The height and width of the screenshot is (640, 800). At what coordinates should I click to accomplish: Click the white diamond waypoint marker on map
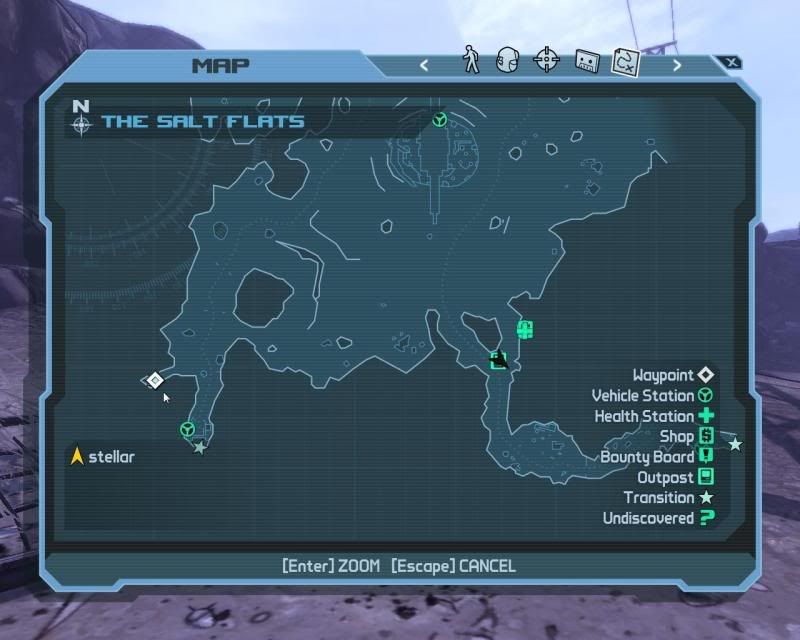tap(154, 380)
